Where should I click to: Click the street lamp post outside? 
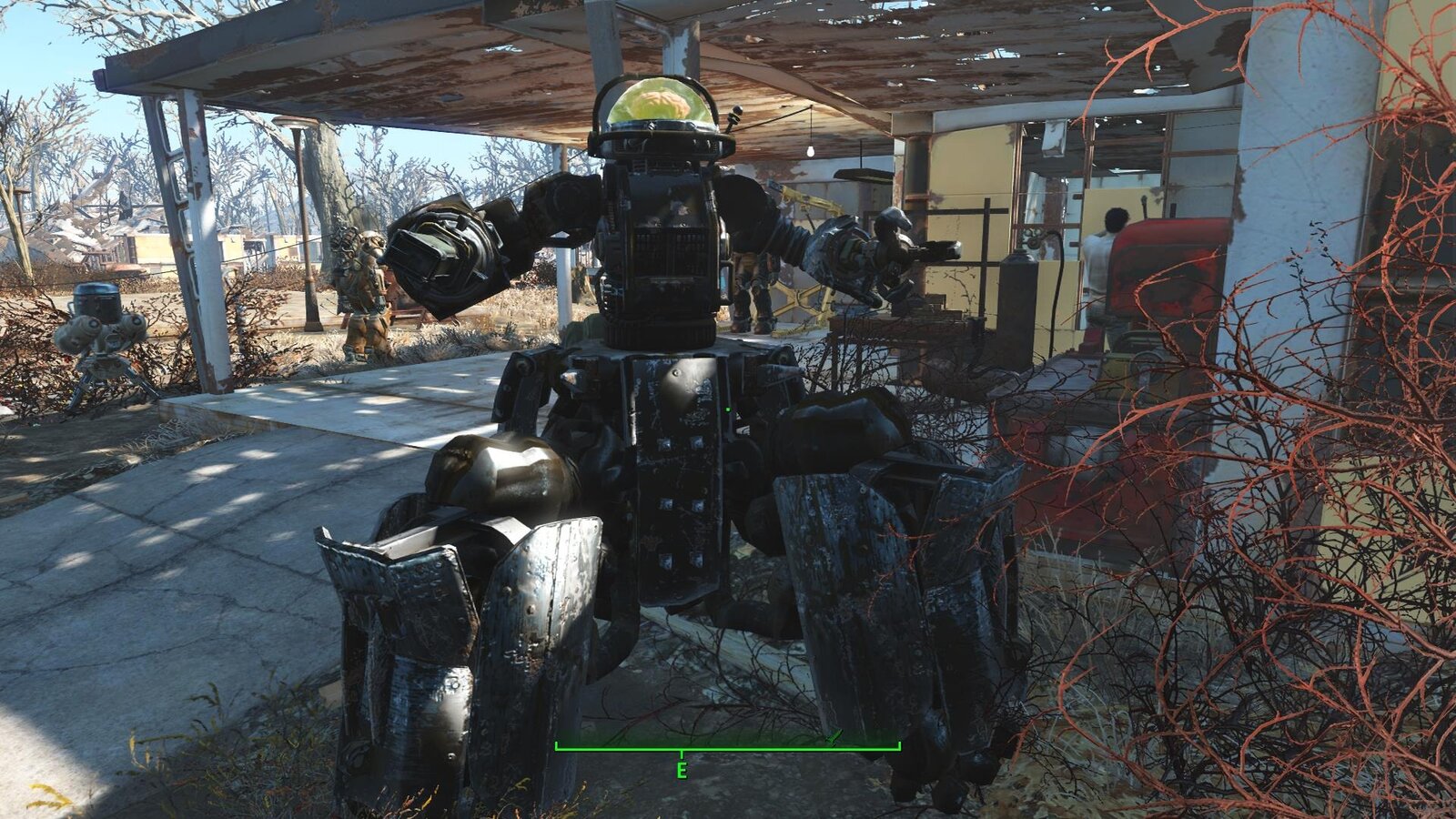tap(305, 227)
